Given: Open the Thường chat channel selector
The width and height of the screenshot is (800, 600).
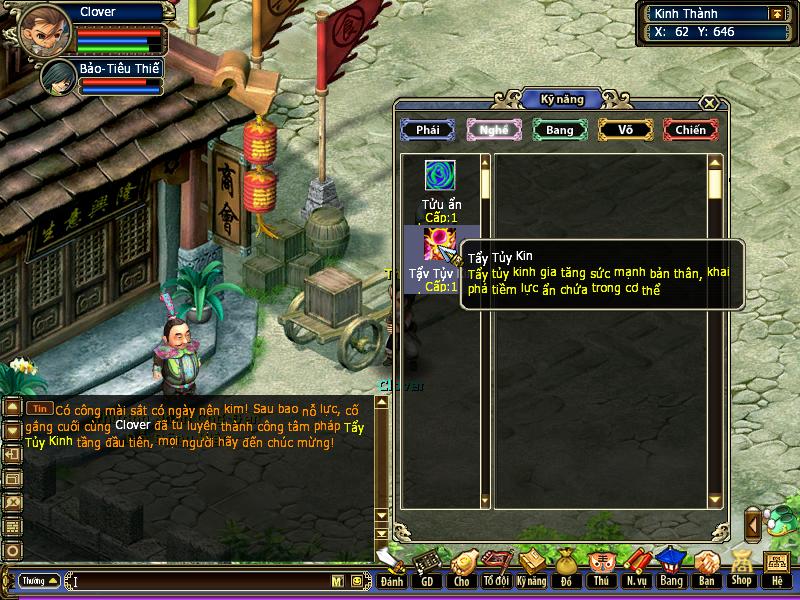Looking at the screenshot, I should (x=37, y=580).
